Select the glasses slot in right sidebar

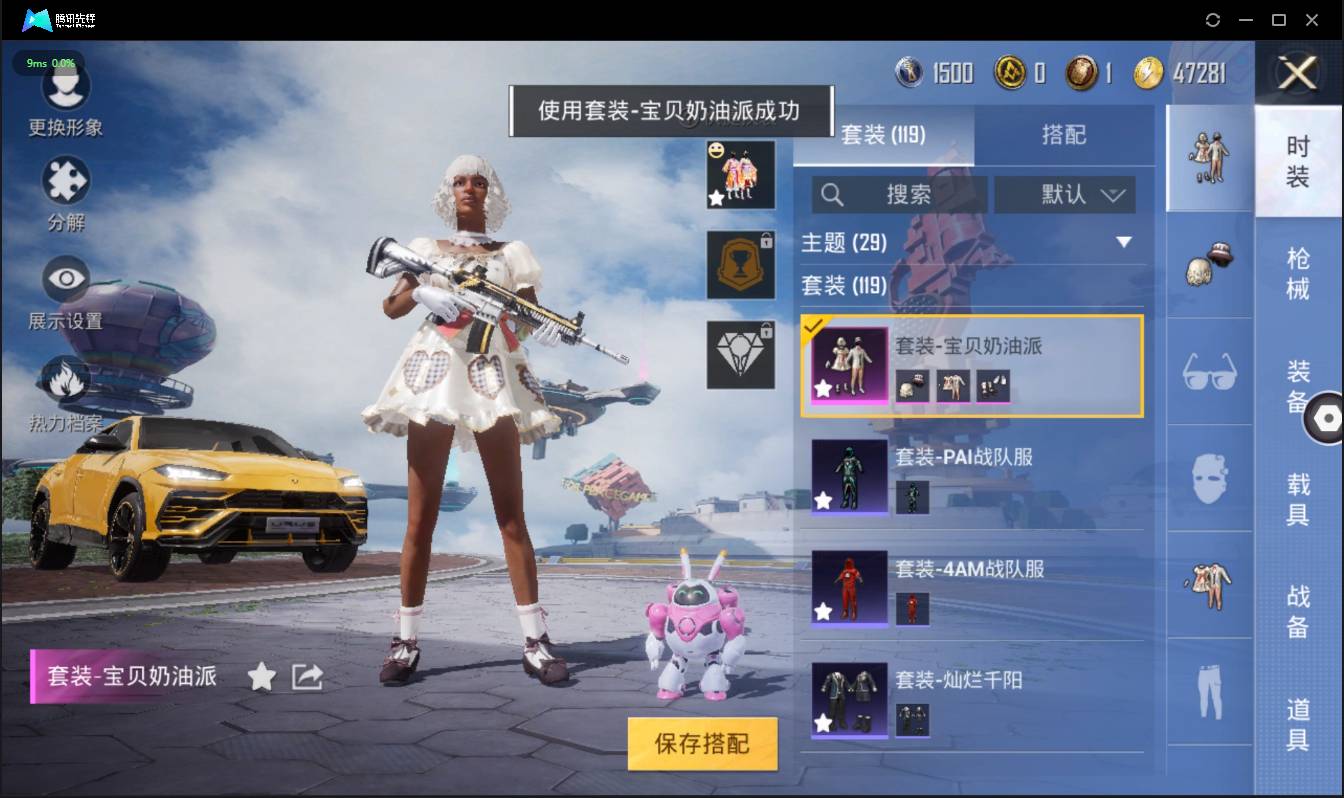coord(1209,372)
